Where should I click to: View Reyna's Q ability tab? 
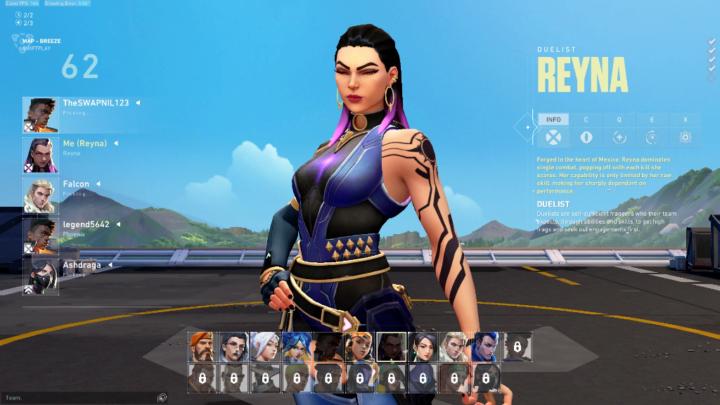tap(619, 119)
